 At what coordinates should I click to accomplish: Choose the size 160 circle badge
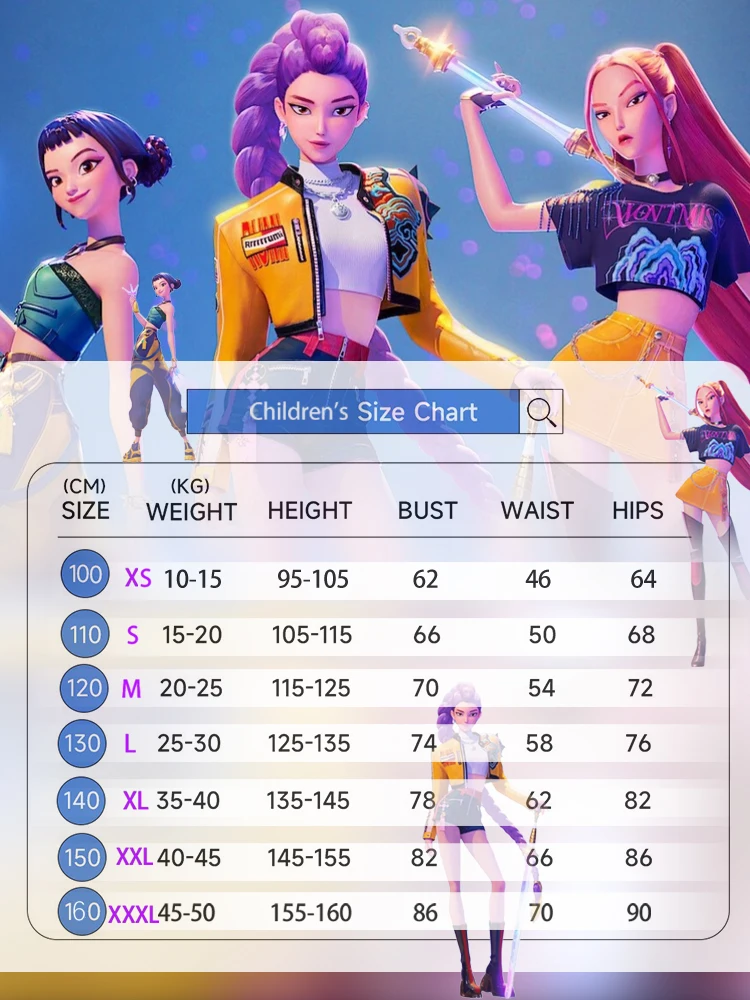(81, 911)
